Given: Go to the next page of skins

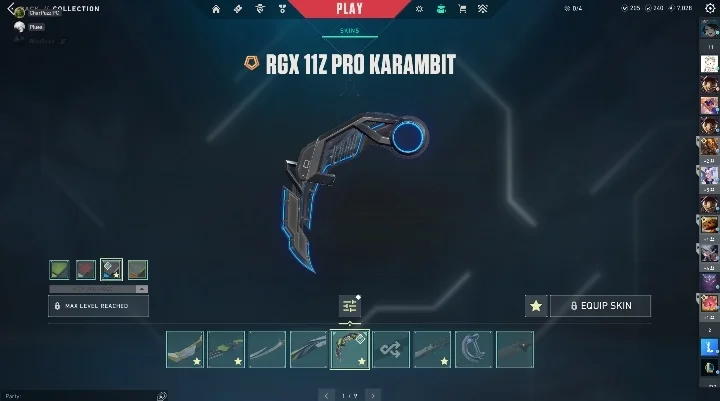Looking at the screenshot, I should pyautogui.click(x=375, y=395).
